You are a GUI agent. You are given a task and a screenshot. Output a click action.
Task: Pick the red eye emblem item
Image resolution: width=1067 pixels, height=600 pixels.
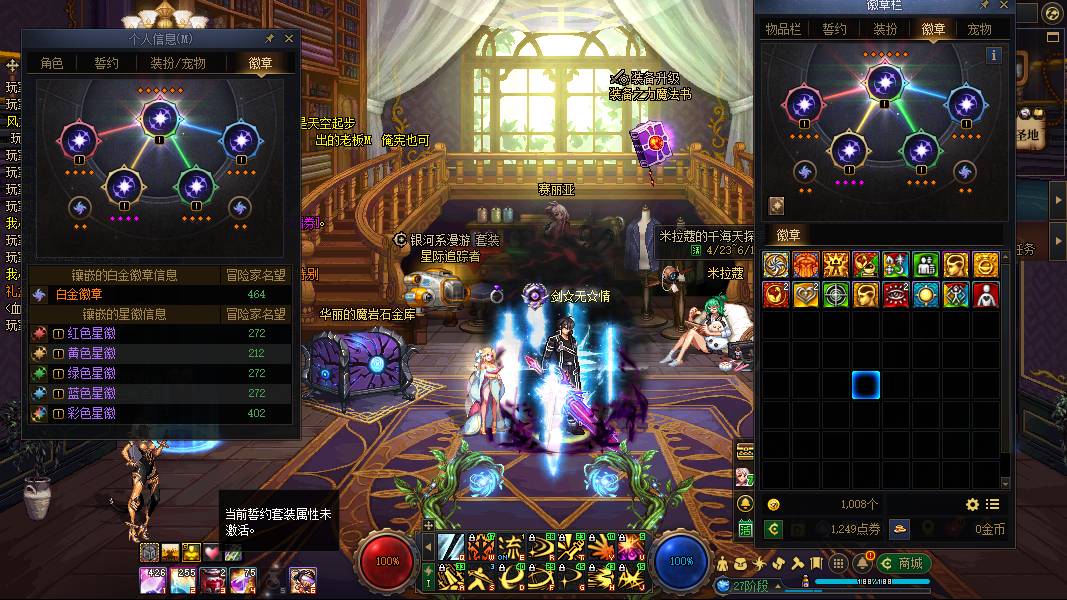pyautogui.click(x=896, y=295)
